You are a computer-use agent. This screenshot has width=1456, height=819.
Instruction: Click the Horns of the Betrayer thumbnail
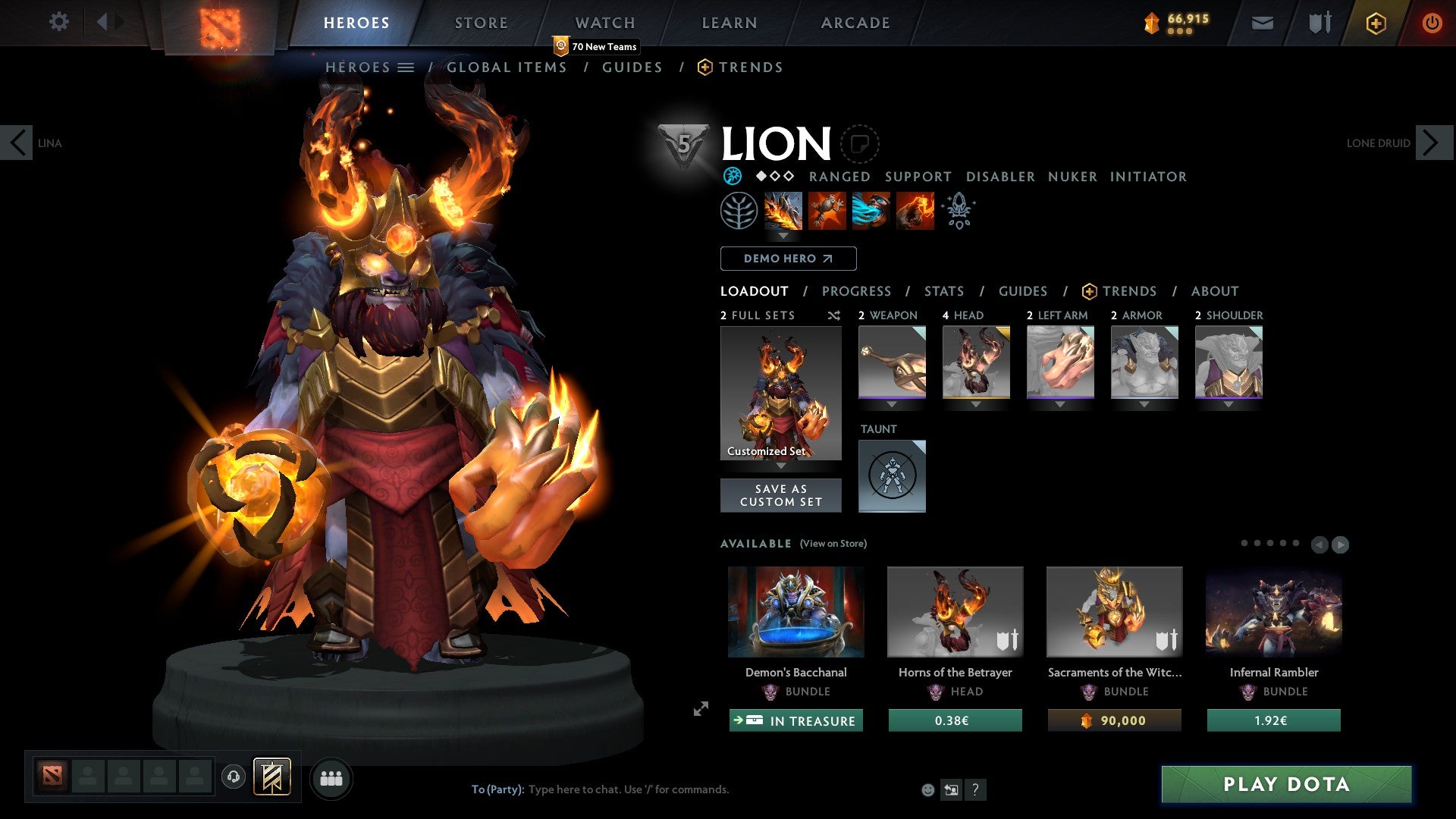[955, 611]
